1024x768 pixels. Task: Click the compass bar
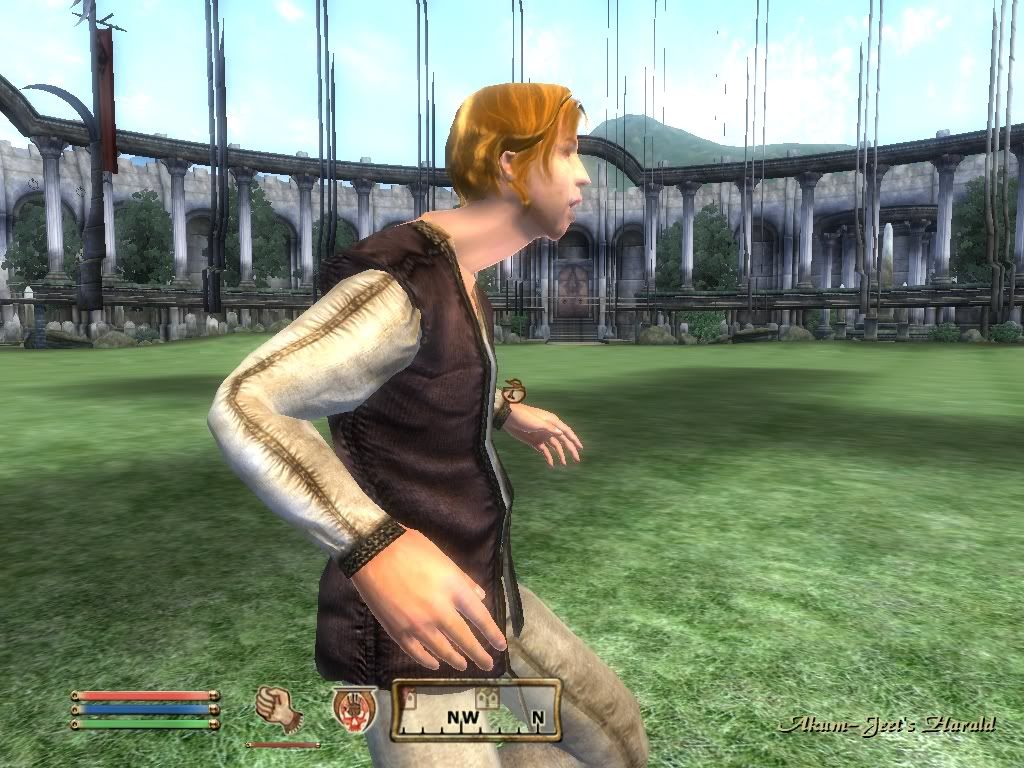pyautogui.click(x=475, y=710)
